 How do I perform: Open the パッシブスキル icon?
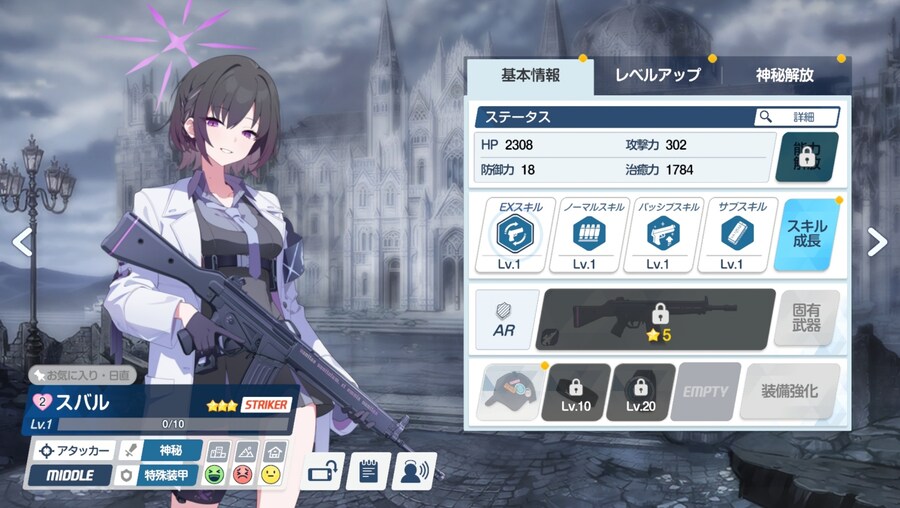pyautogui.click(x=656, y=235)
